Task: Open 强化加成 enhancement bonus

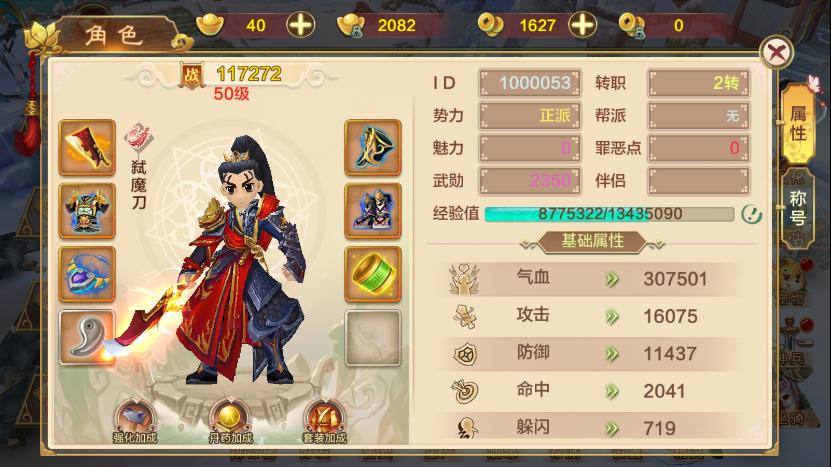Action: pyautogui.click(x=137, y=420)
